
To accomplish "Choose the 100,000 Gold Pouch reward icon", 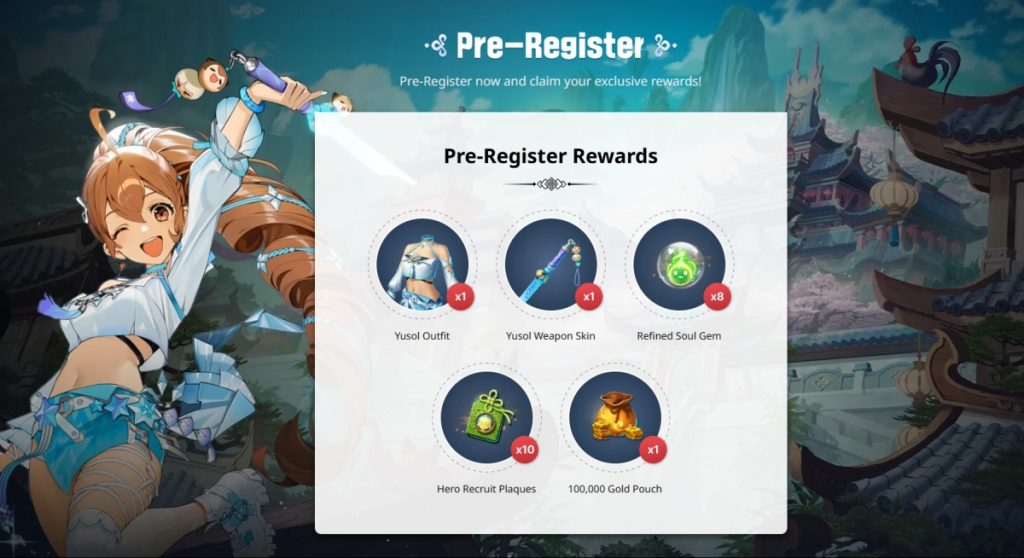I will 614,418.
